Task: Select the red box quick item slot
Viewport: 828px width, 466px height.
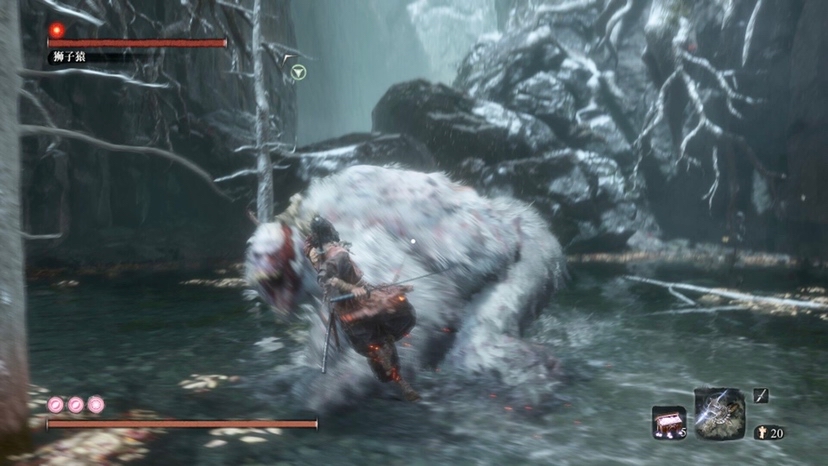Action: click(x=668, y=422)
